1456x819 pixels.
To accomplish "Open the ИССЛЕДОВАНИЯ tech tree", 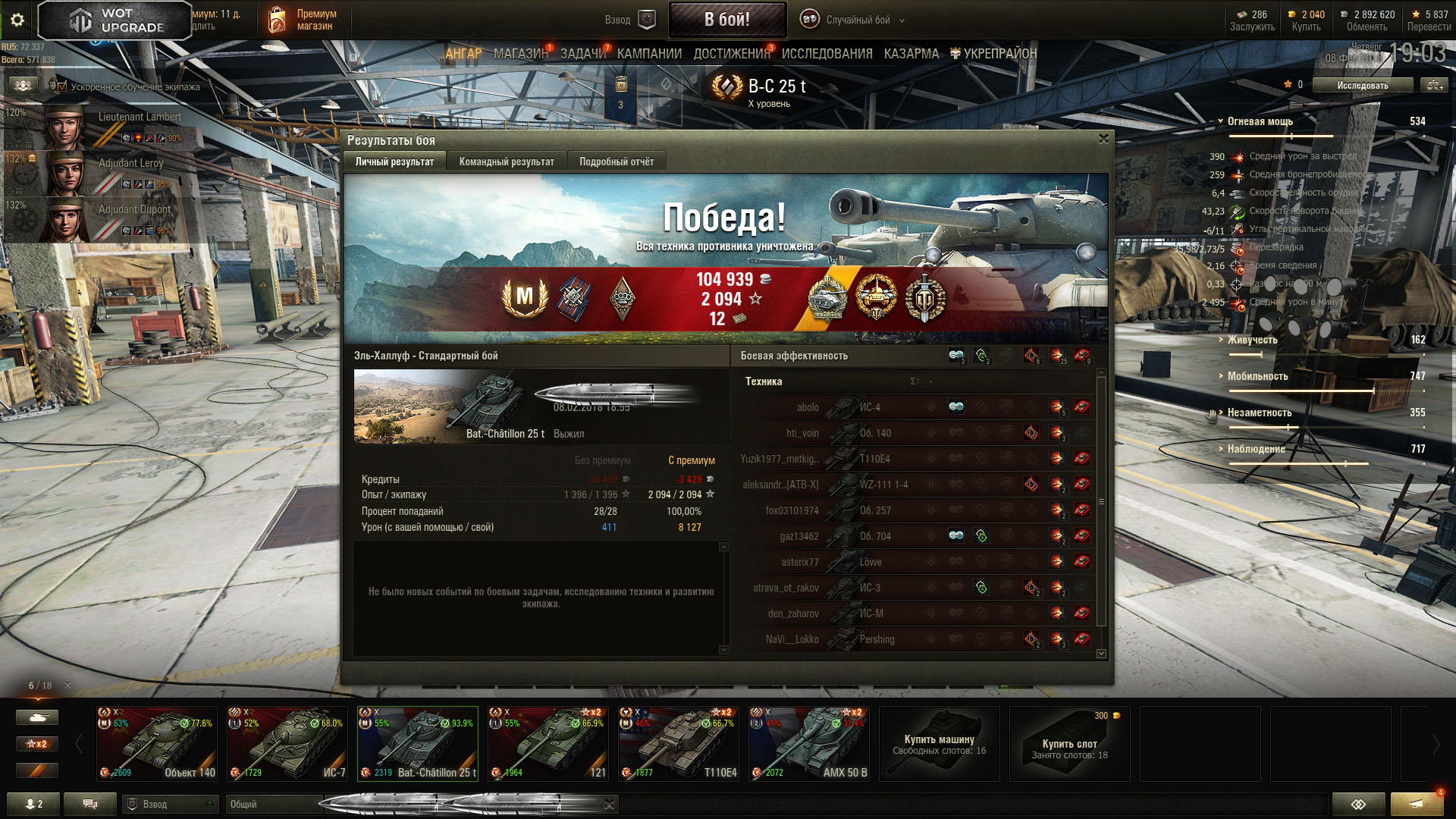I will (x=827, y=54).
